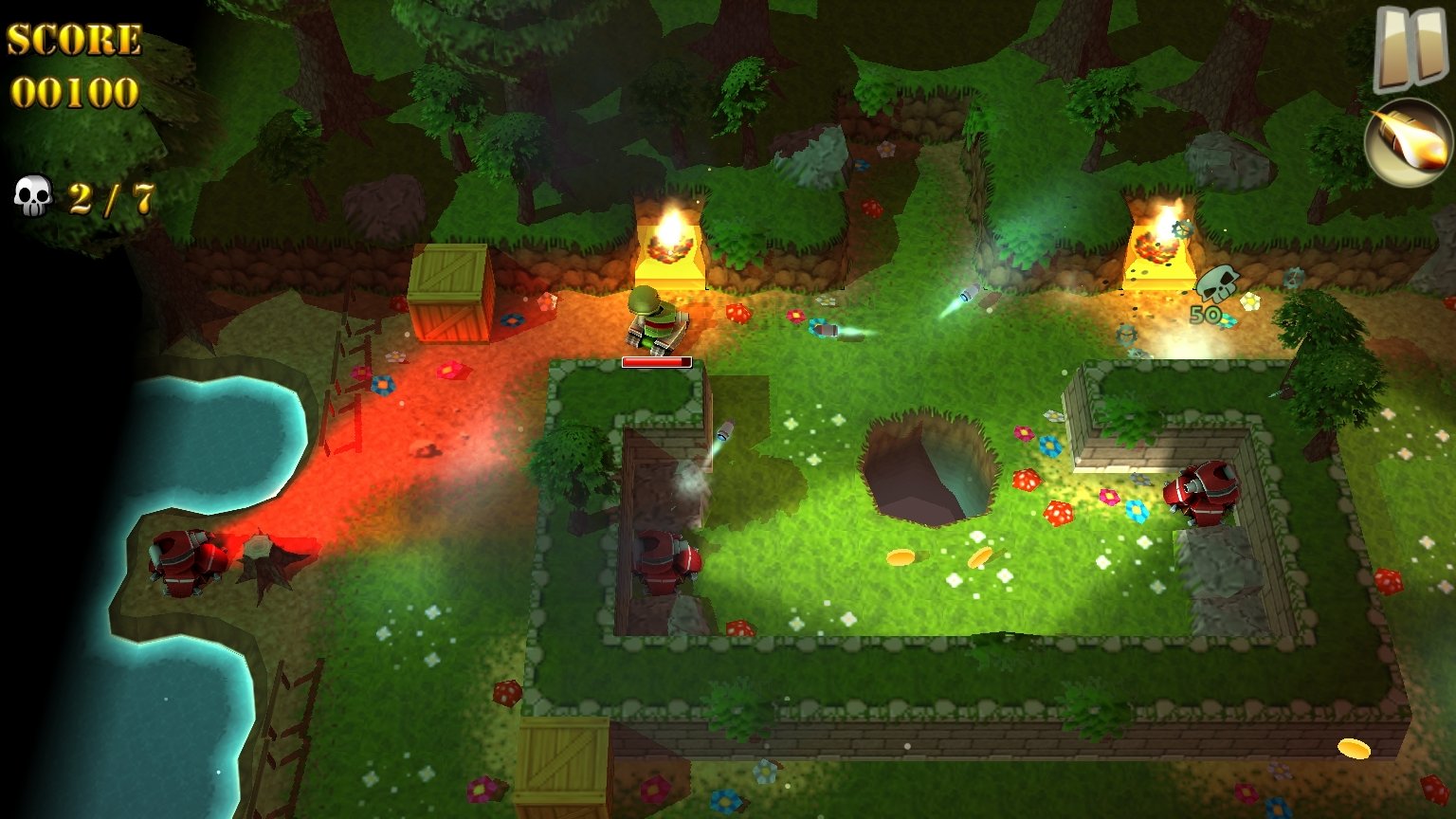Pause the game with the pause button

1410,47
